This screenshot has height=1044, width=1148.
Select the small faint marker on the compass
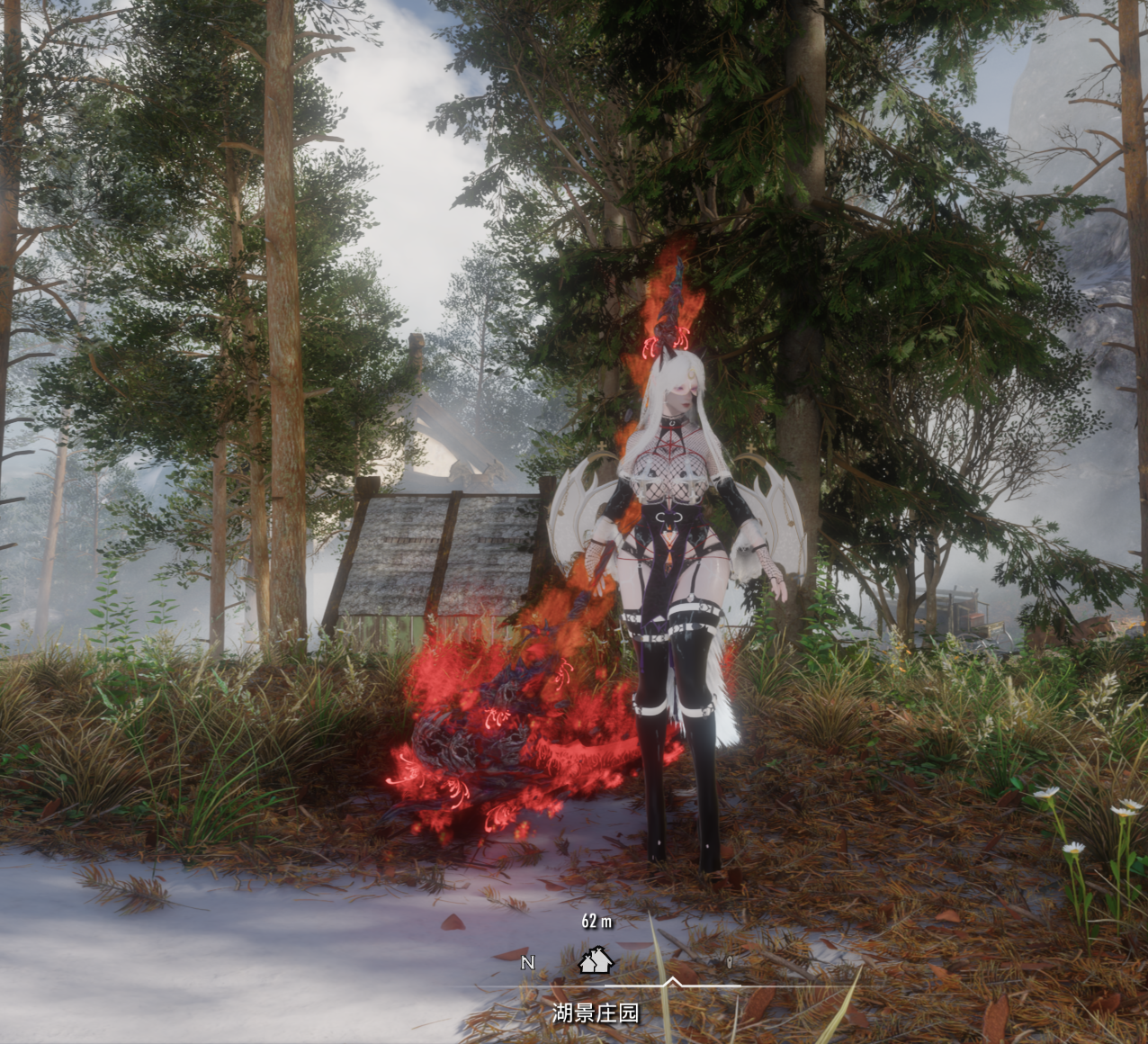(x=730, y=962)
